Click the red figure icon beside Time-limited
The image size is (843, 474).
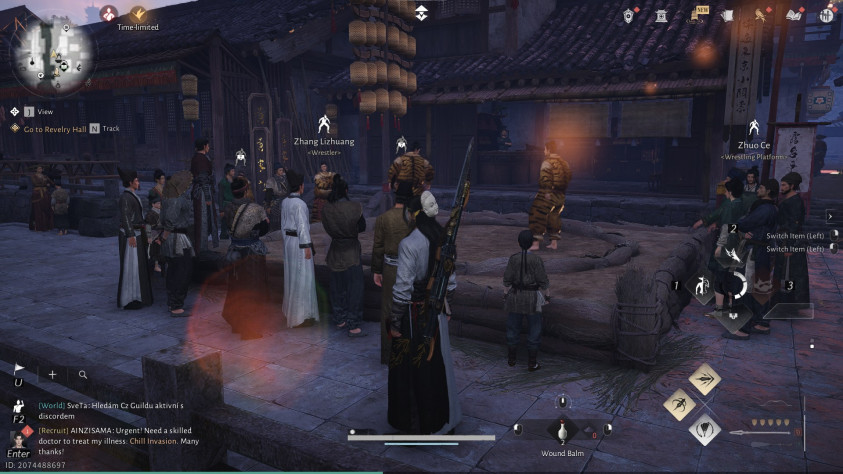coord(107,14)
